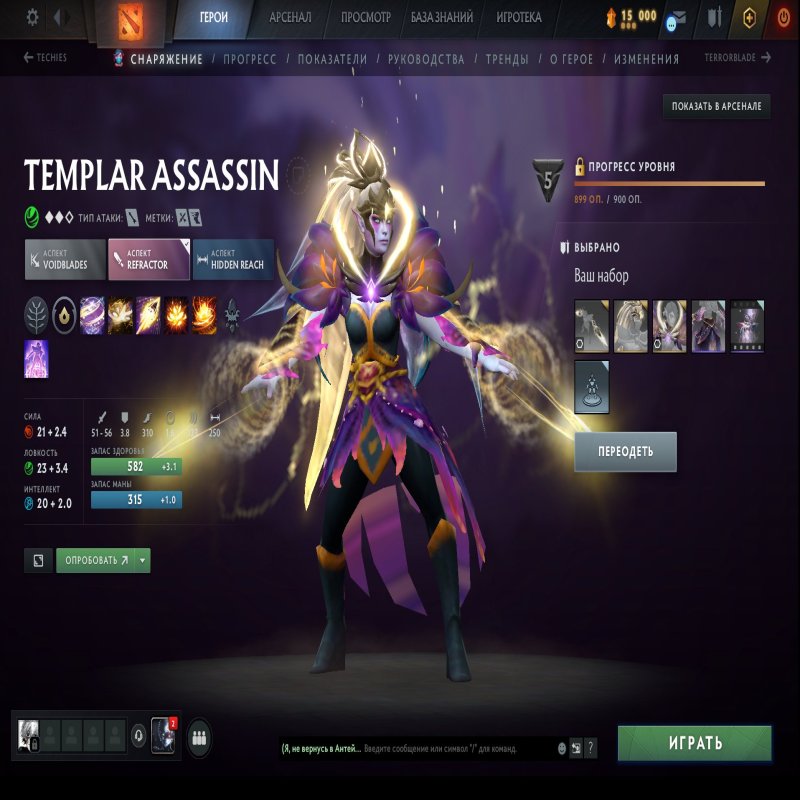Switch to the О герое subtab
This screenshot has width=800, height=800.
coord(571,59)
